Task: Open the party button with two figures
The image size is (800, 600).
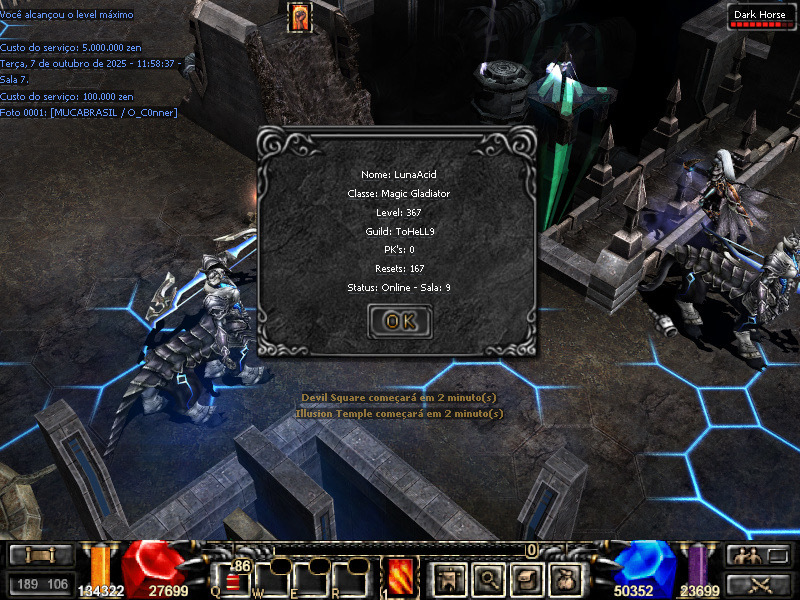Action: pos(759,556)
